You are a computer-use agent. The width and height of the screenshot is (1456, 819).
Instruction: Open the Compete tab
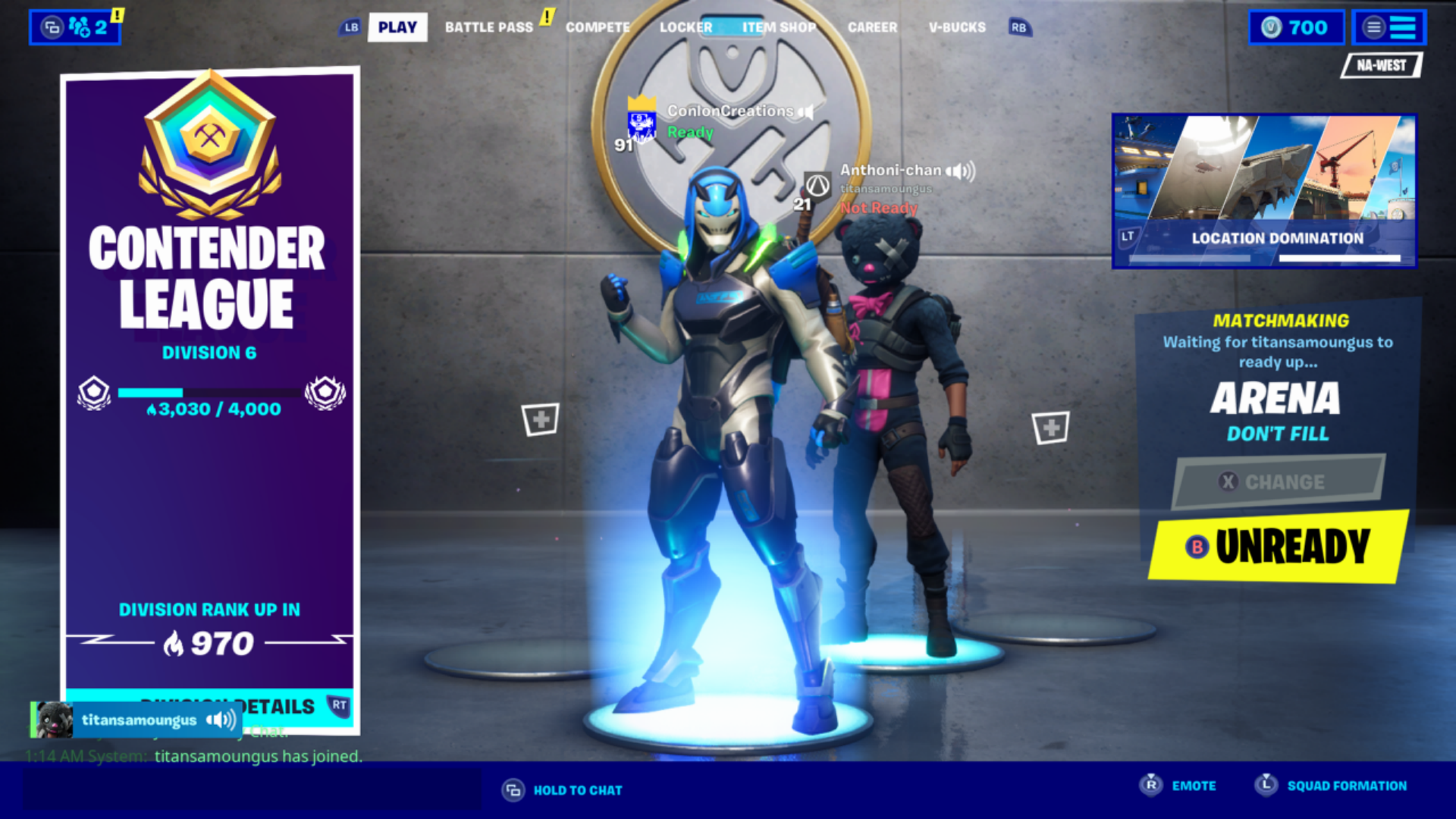(x=598, y=27)
